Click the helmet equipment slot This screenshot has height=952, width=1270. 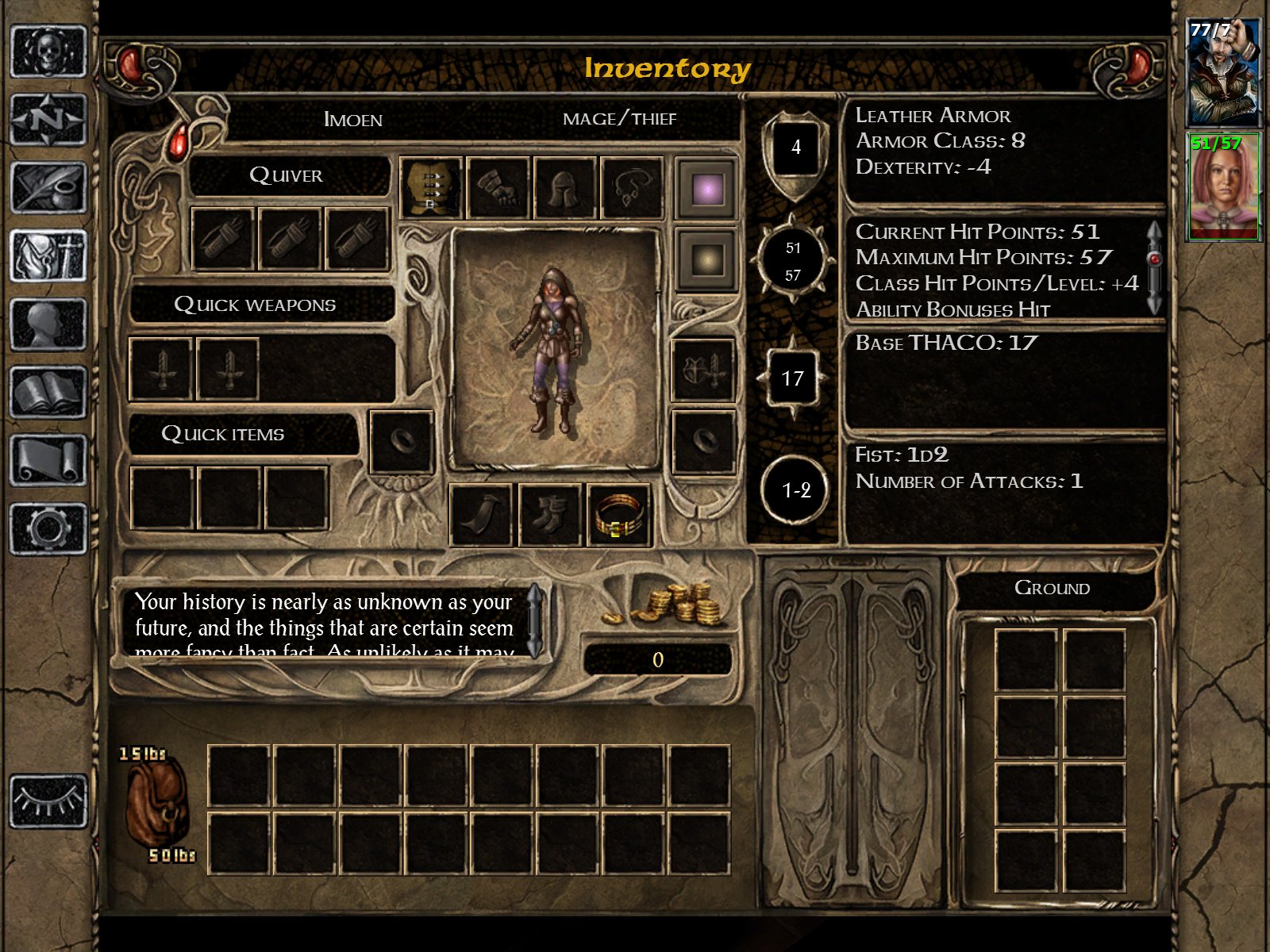[565, 188]
